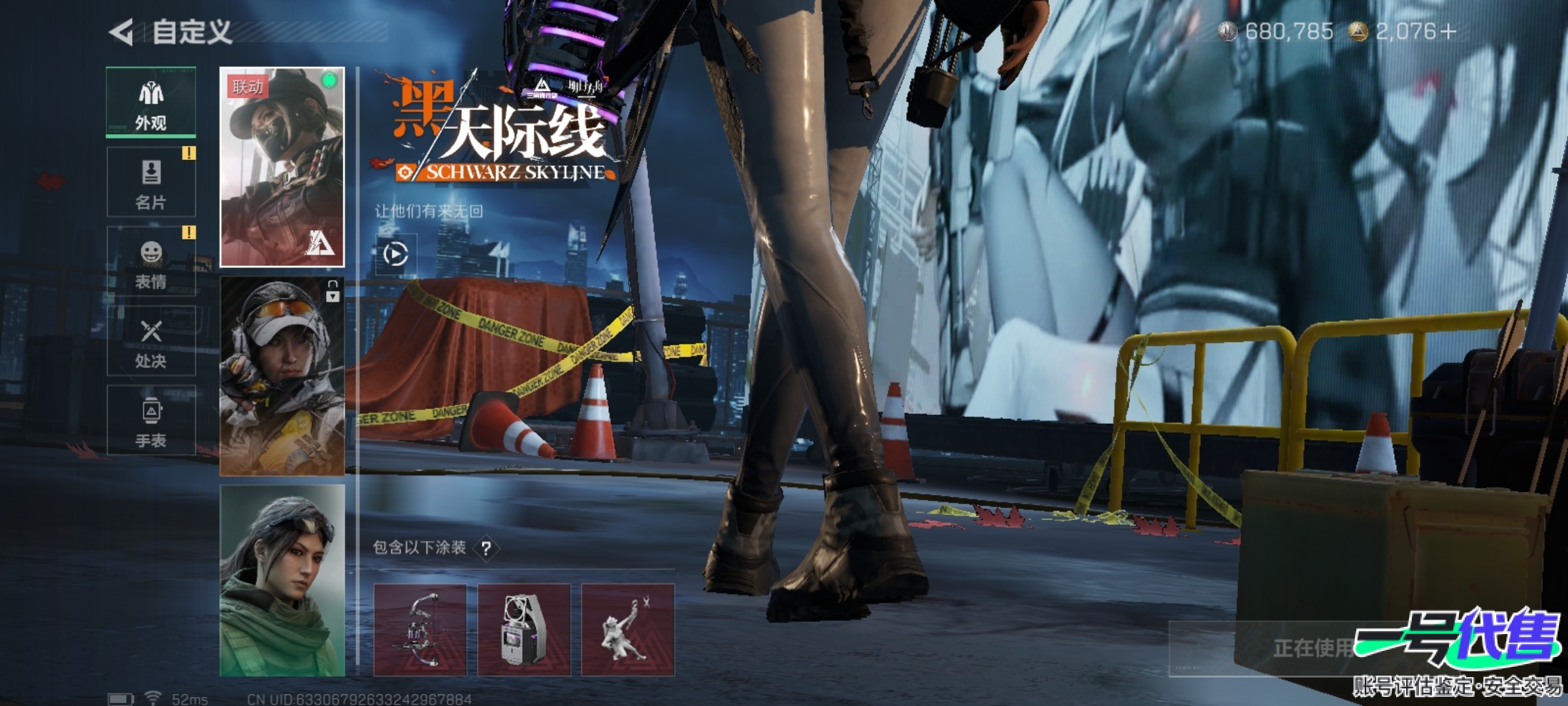Open the 手表 watch tab
Viewport: 1568px width, 706px height.
click(151, 420)
